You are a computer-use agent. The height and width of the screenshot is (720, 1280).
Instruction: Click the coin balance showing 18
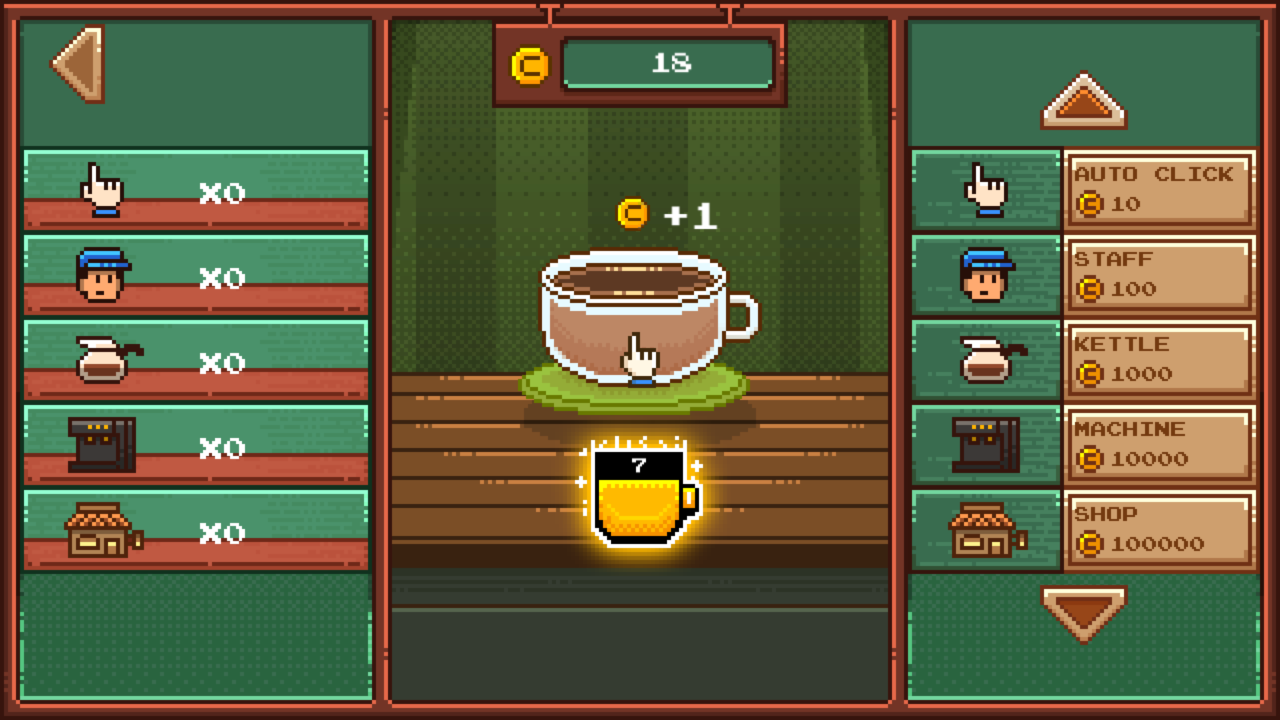pos(668,62)
